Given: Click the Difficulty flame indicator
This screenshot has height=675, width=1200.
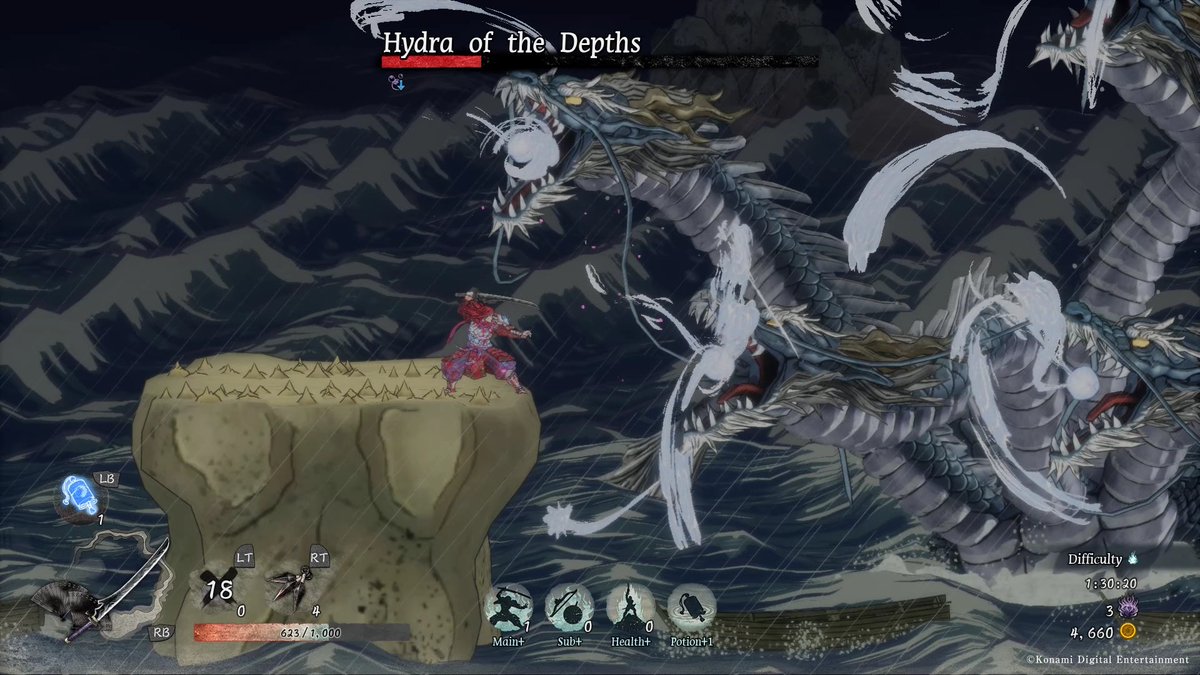Looking at the screenshot, I should 1133,559.
